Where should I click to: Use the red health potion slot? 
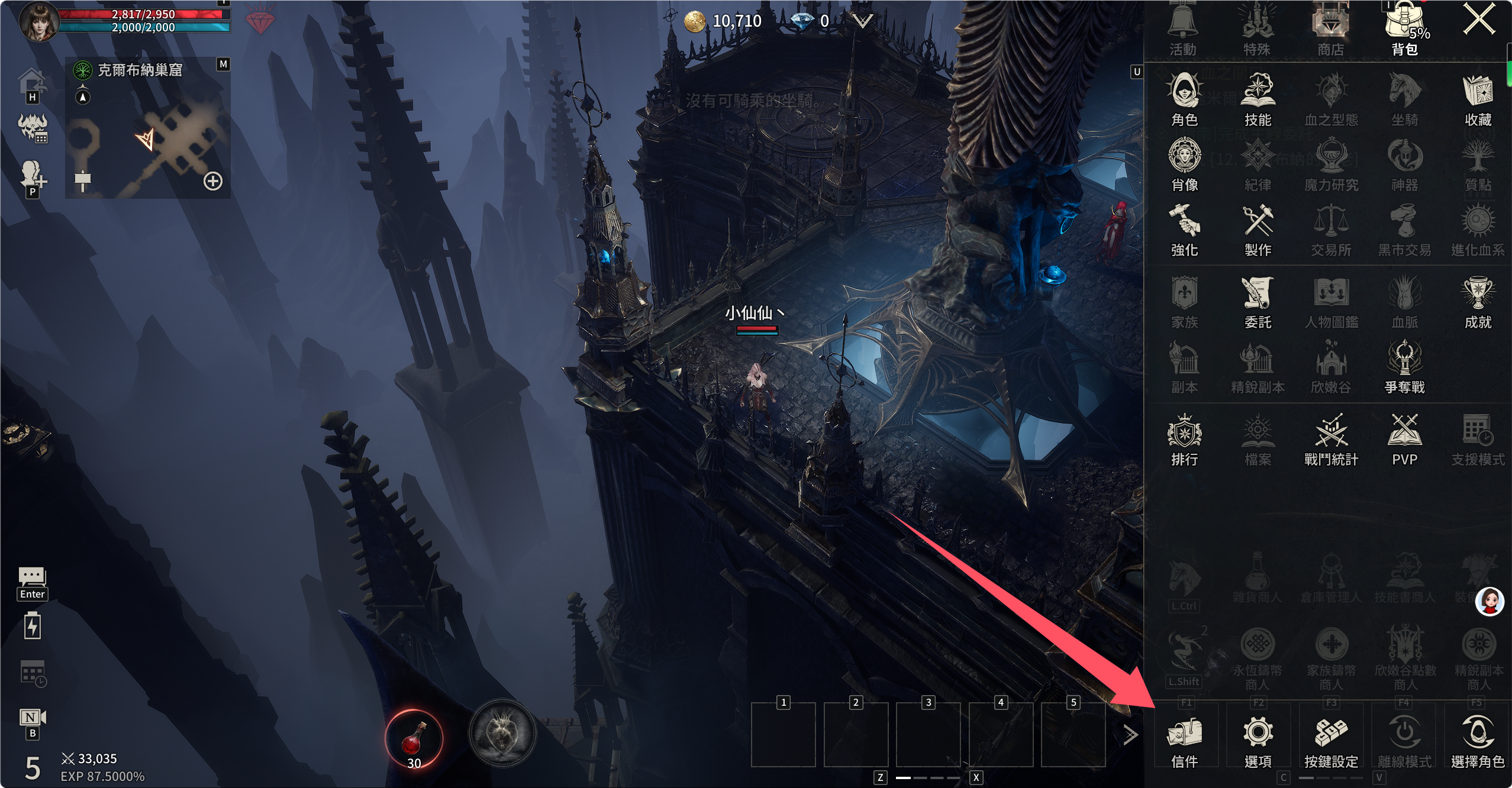click(x=414, y=738)
